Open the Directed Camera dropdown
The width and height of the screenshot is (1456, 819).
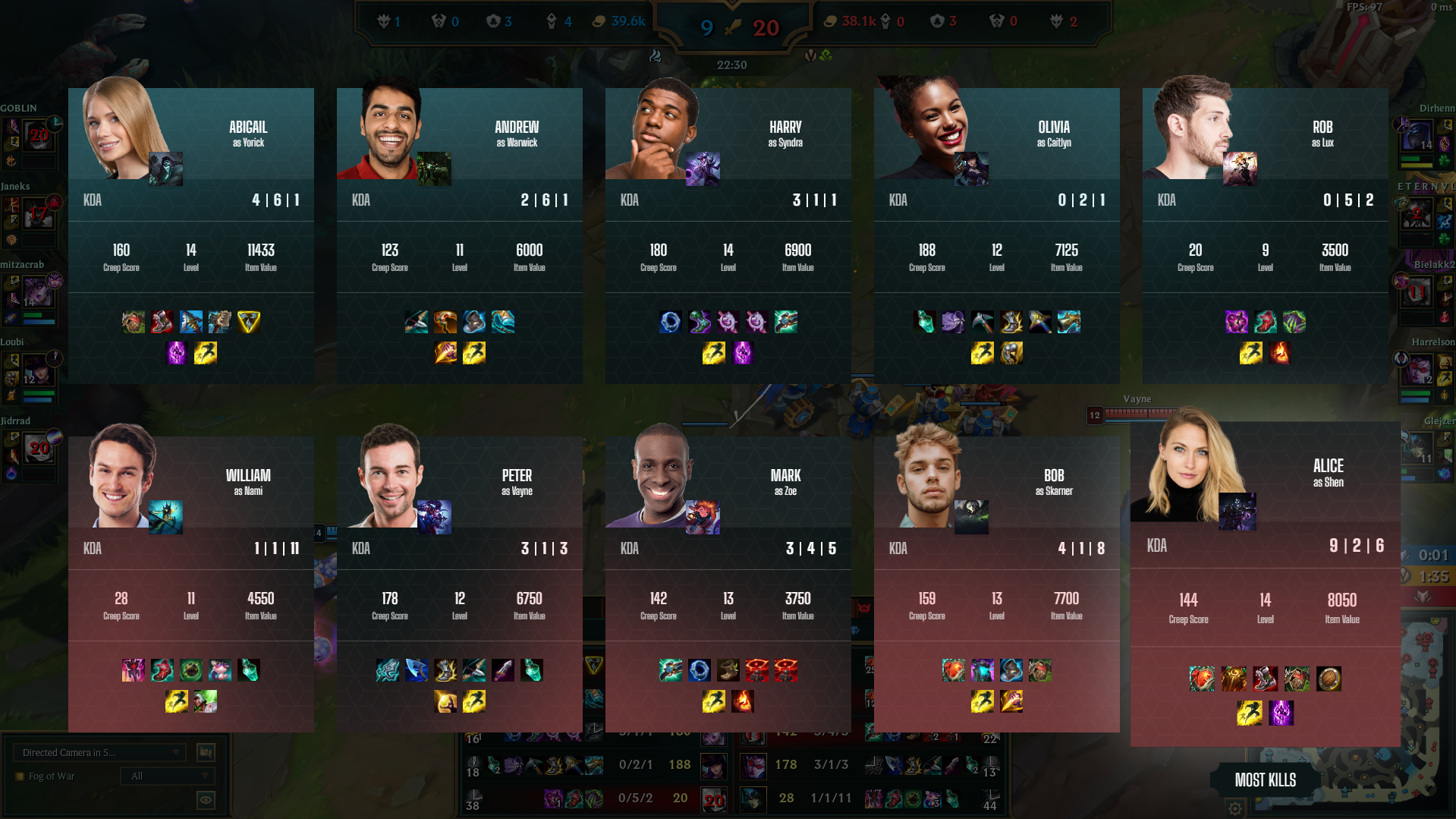(99, 752)
